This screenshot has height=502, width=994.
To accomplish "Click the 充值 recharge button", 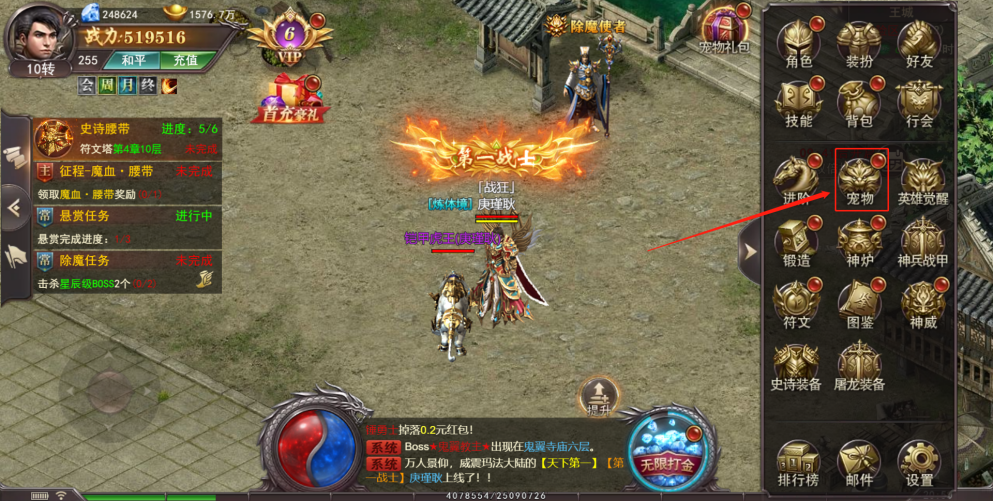I will click(185, 60).
